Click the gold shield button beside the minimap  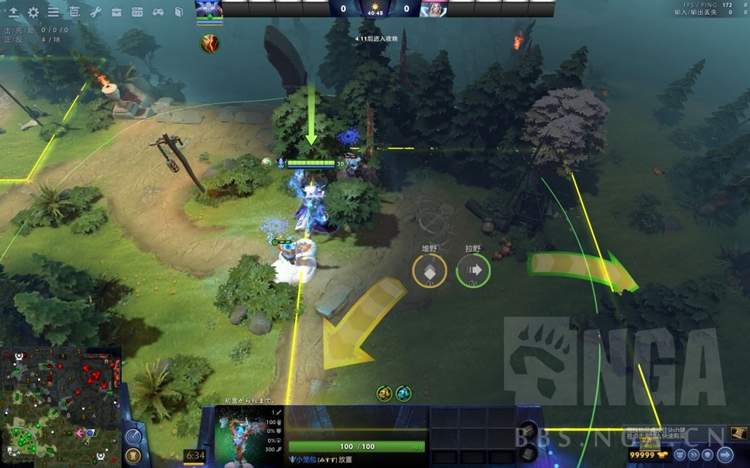click(x=135, y=457)
